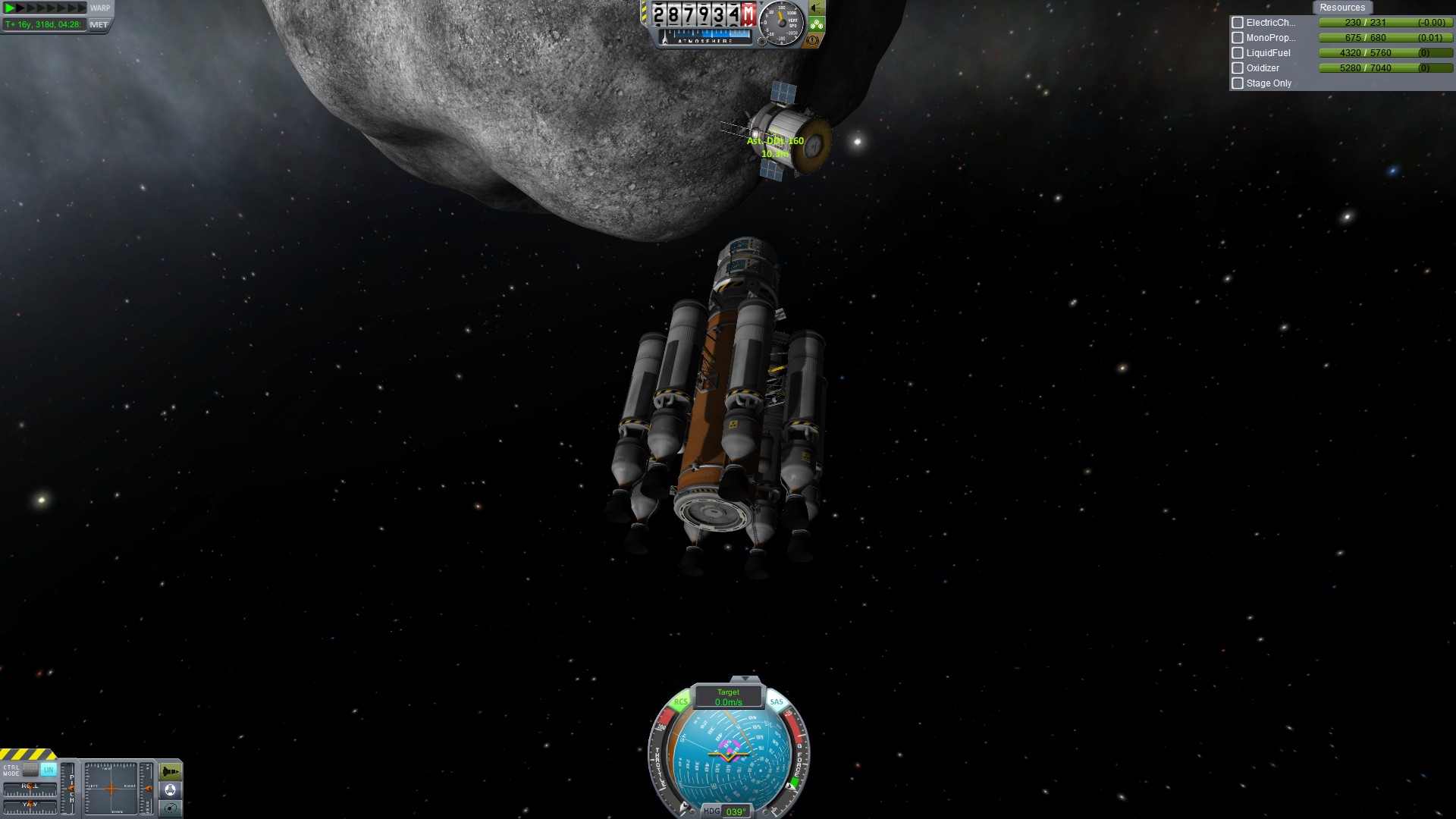Open the orbital map view icon
The image size is (1456, 819).
coord(171,808)
